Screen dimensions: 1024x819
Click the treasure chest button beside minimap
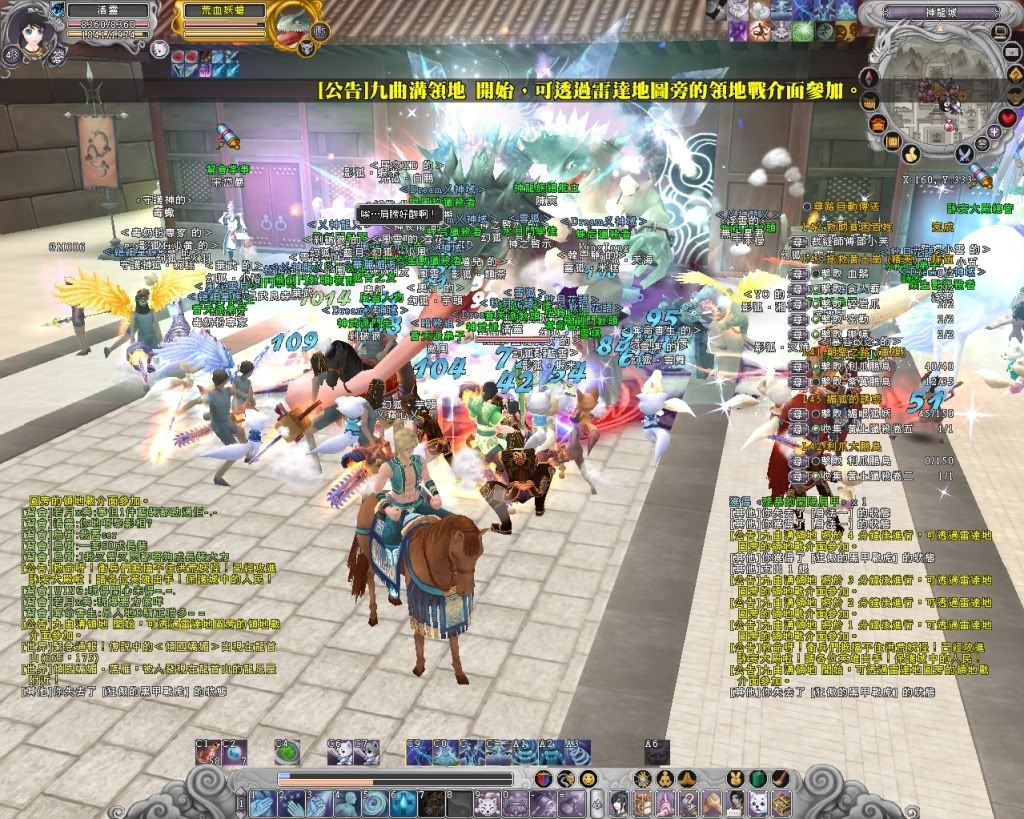pos(878,124)
